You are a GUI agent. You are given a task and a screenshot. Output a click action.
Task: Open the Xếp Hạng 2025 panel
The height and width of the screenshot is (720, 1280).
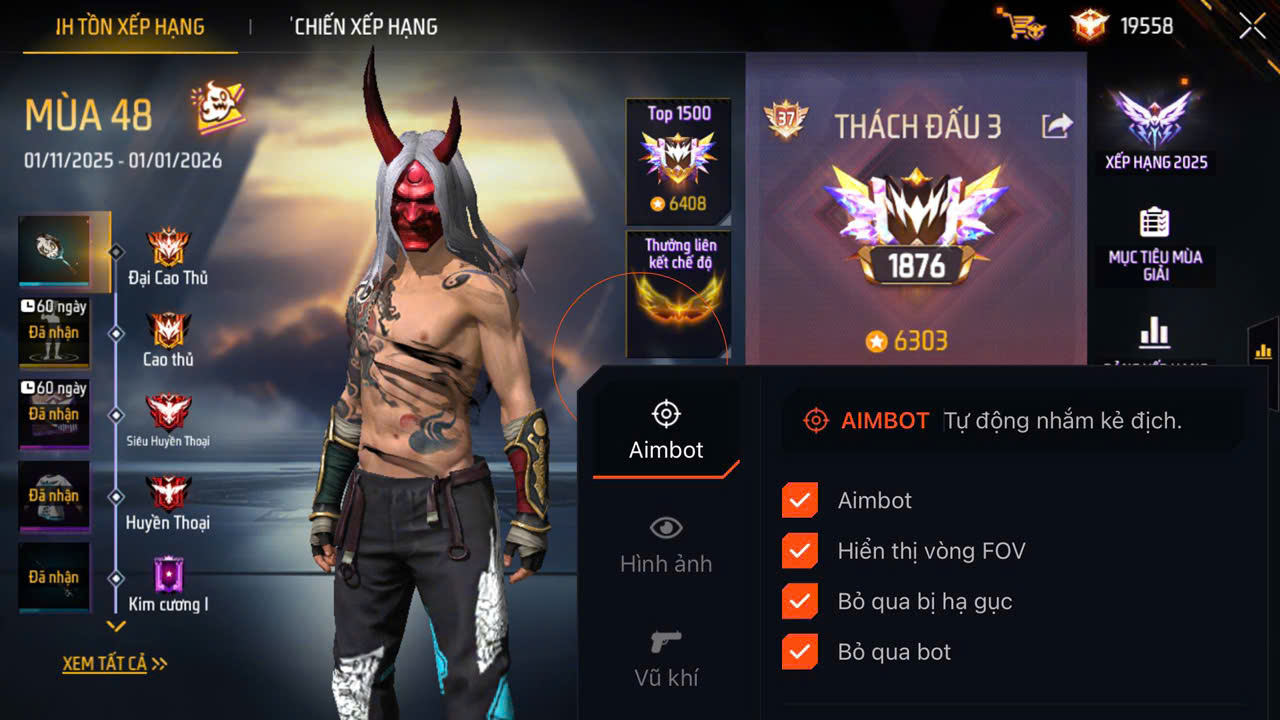tap(1156, 130)
